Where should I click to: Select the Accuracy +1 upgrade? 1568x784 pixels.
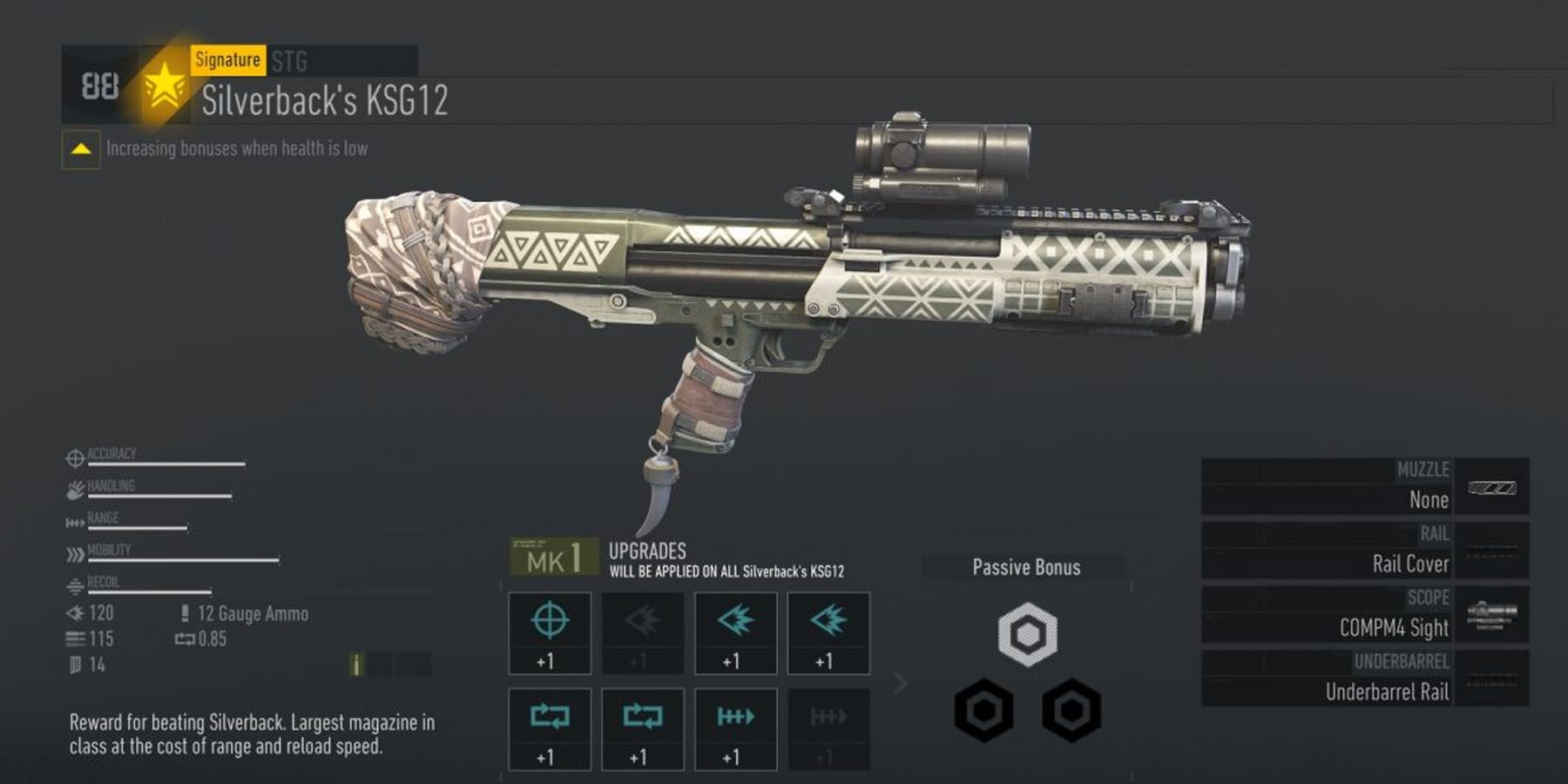coord(549,633)
